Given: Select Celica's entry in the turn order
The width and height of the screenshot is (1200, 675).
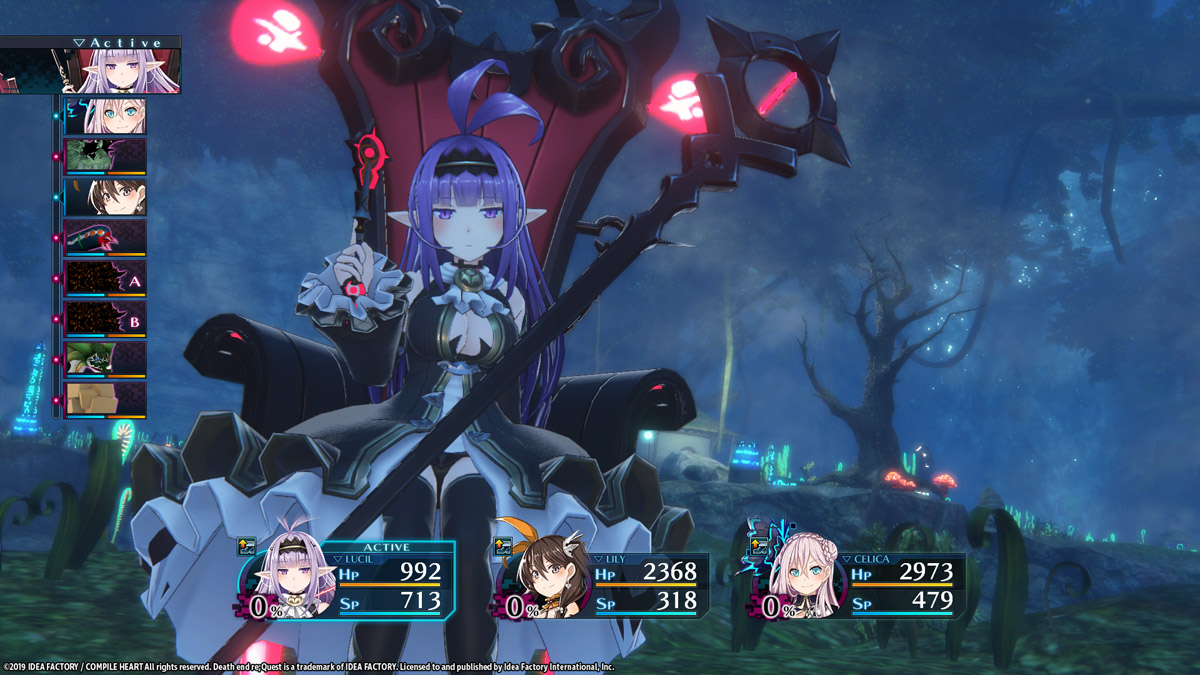Looking at the screenshot, I should pos(105,116).
